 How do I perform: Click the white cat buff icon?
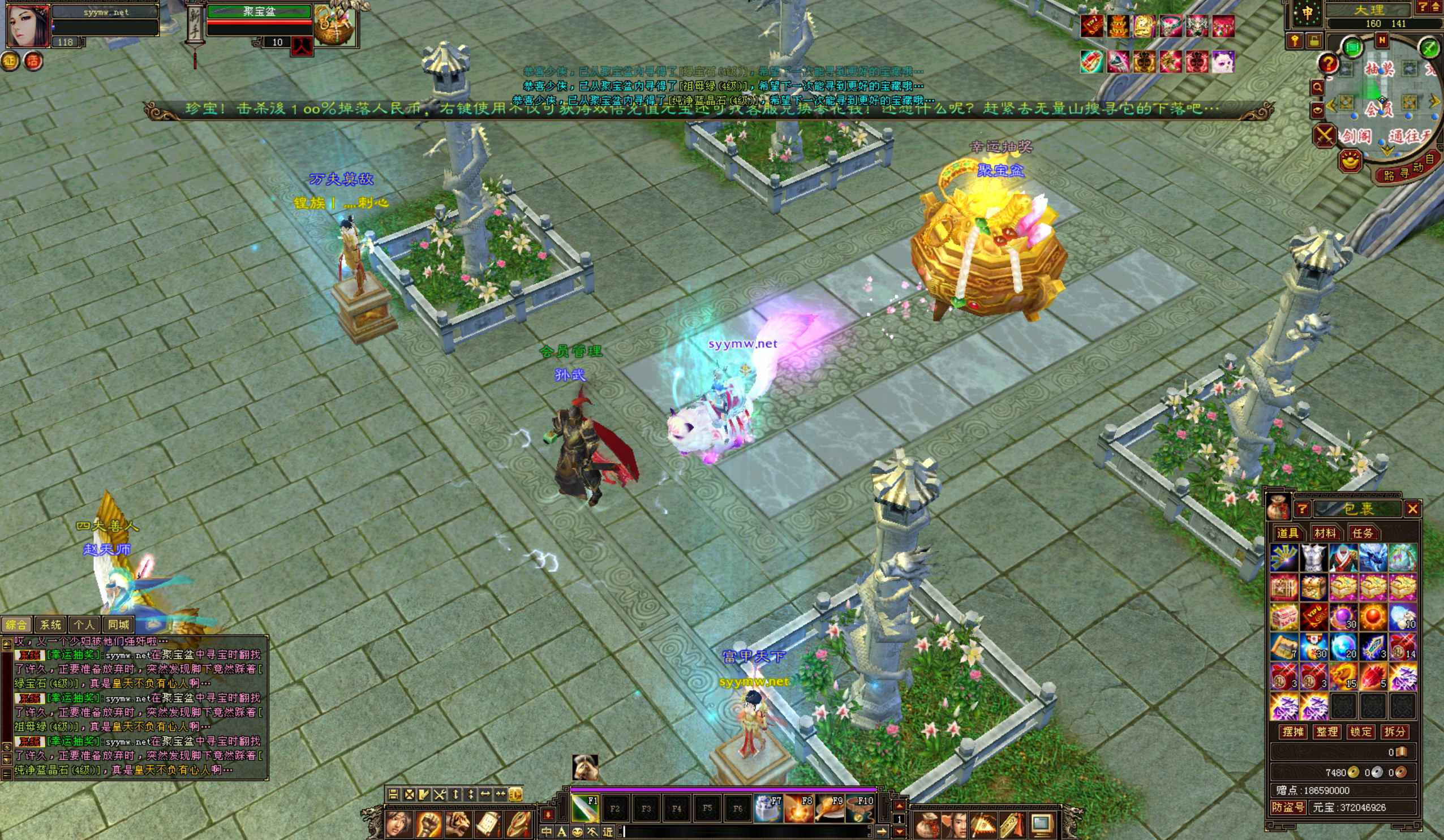[x=1222, y=62]
